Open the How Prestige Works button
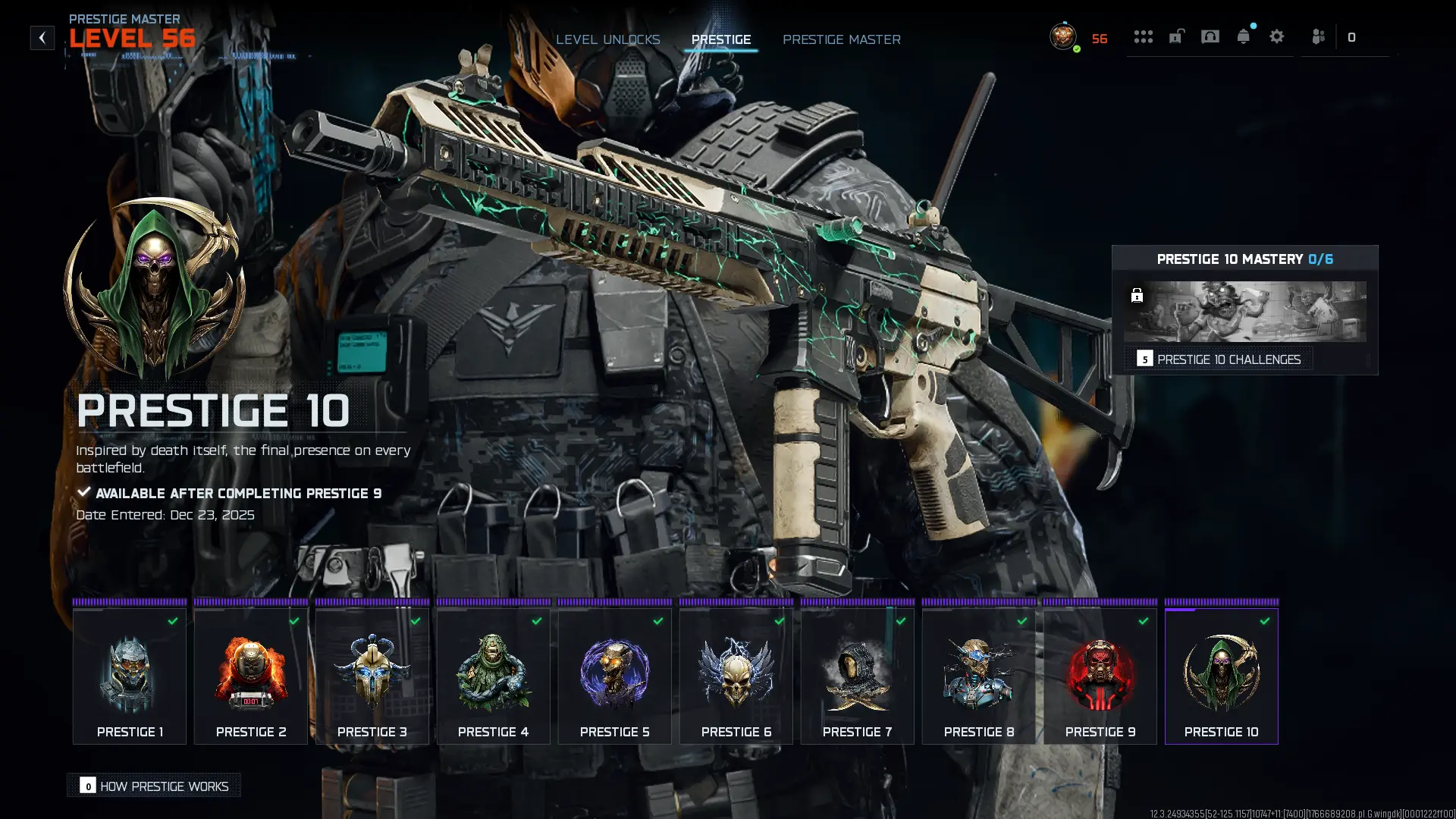The height and width of the screenshot is (819, 1456). click(x=153, y=786)
